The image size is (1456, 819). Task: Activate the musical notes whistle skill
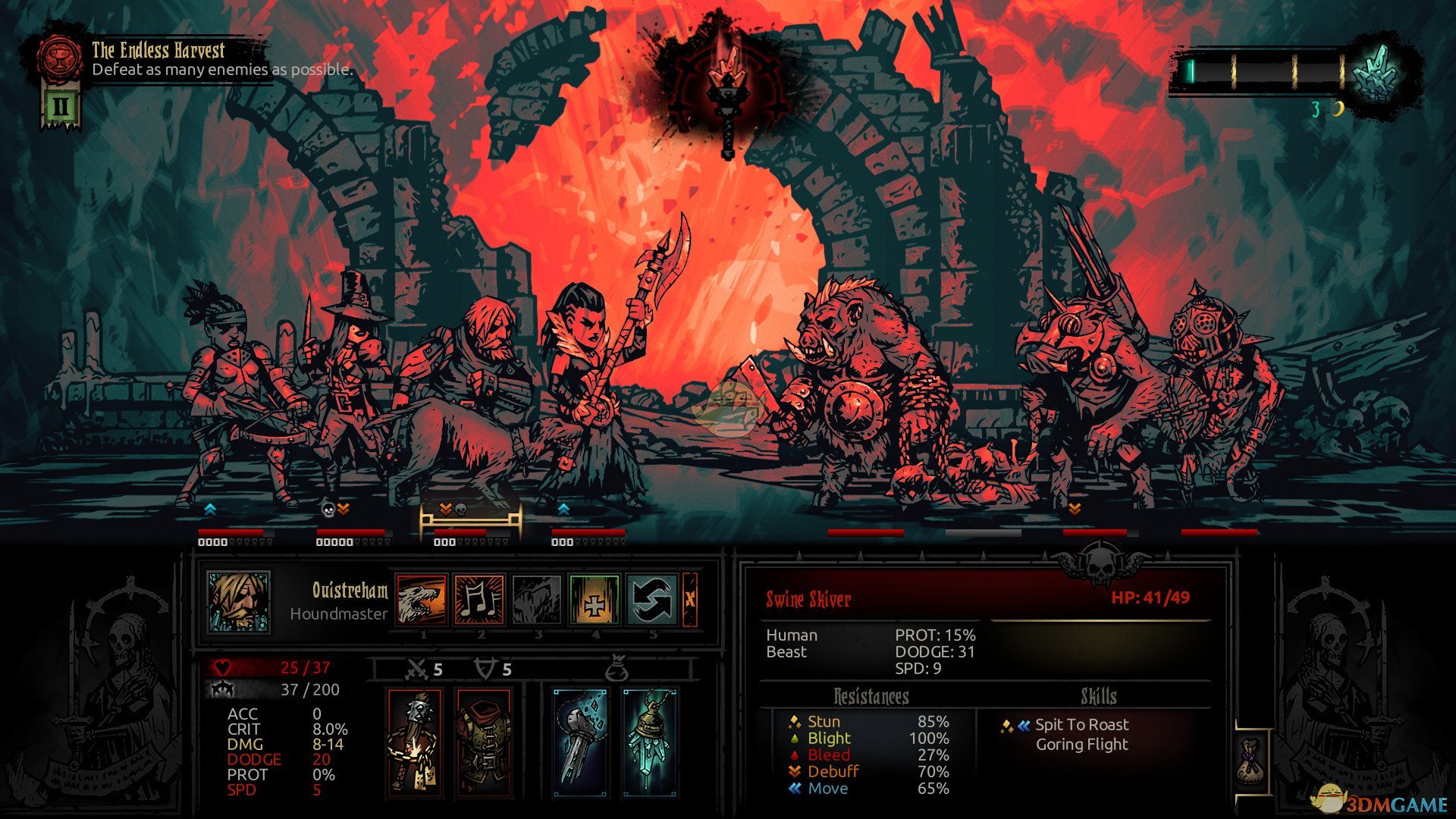(x=479, y=599)
